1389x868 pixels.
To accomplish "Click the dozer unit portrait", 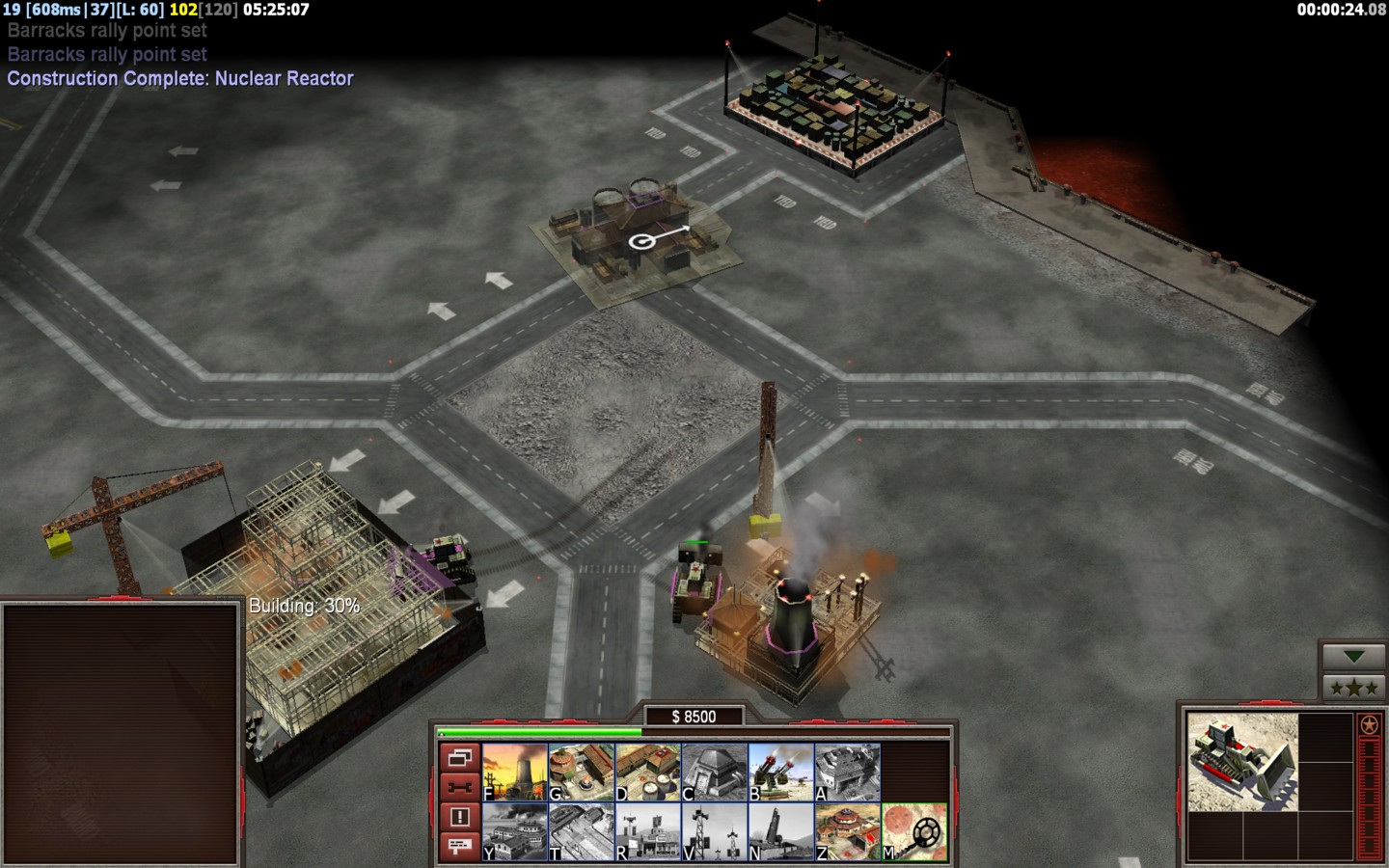I will click(1242, 762).
